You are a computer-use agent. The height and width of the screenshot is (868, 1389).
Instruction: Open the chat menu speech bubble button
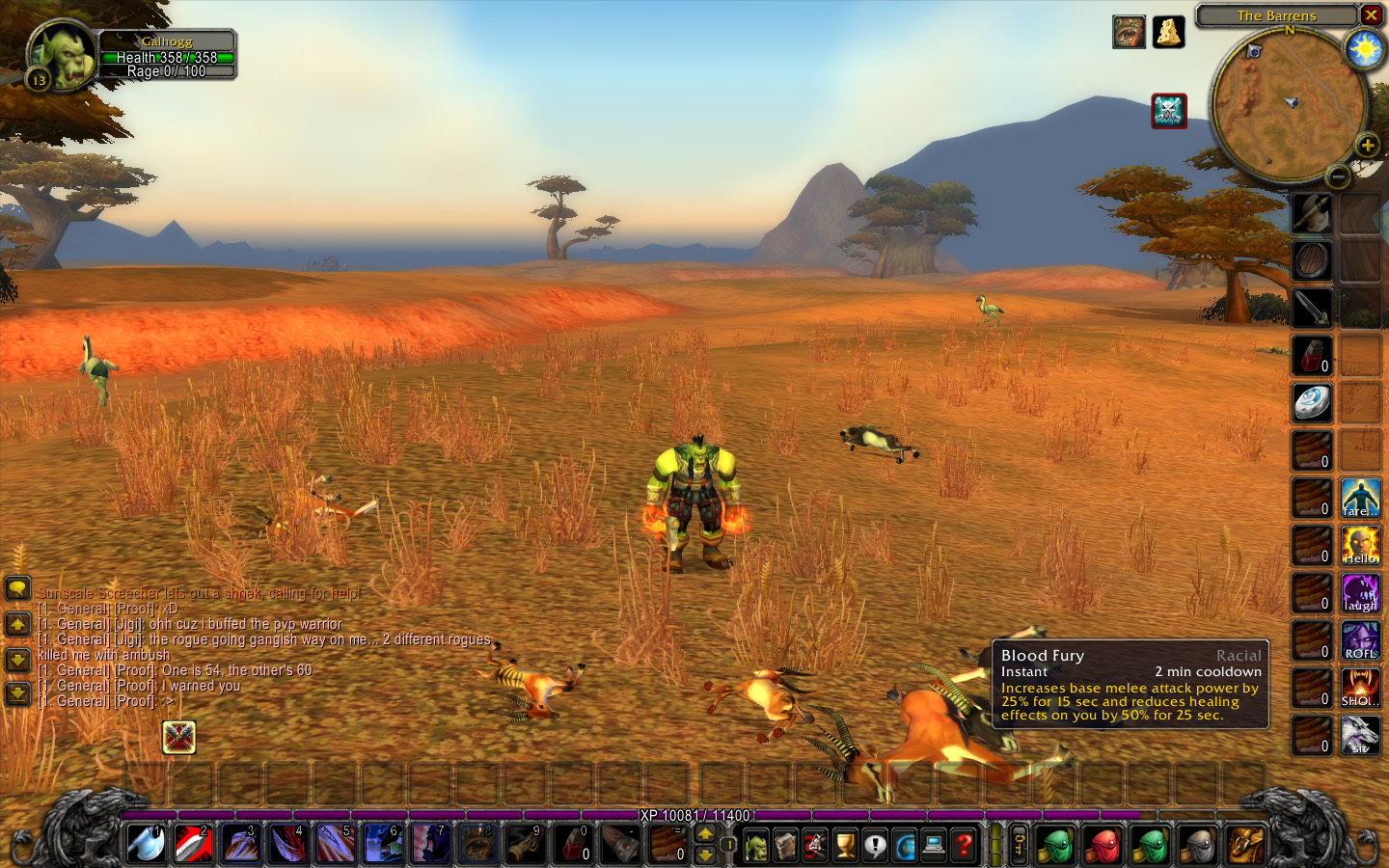(x=17, y=588)
